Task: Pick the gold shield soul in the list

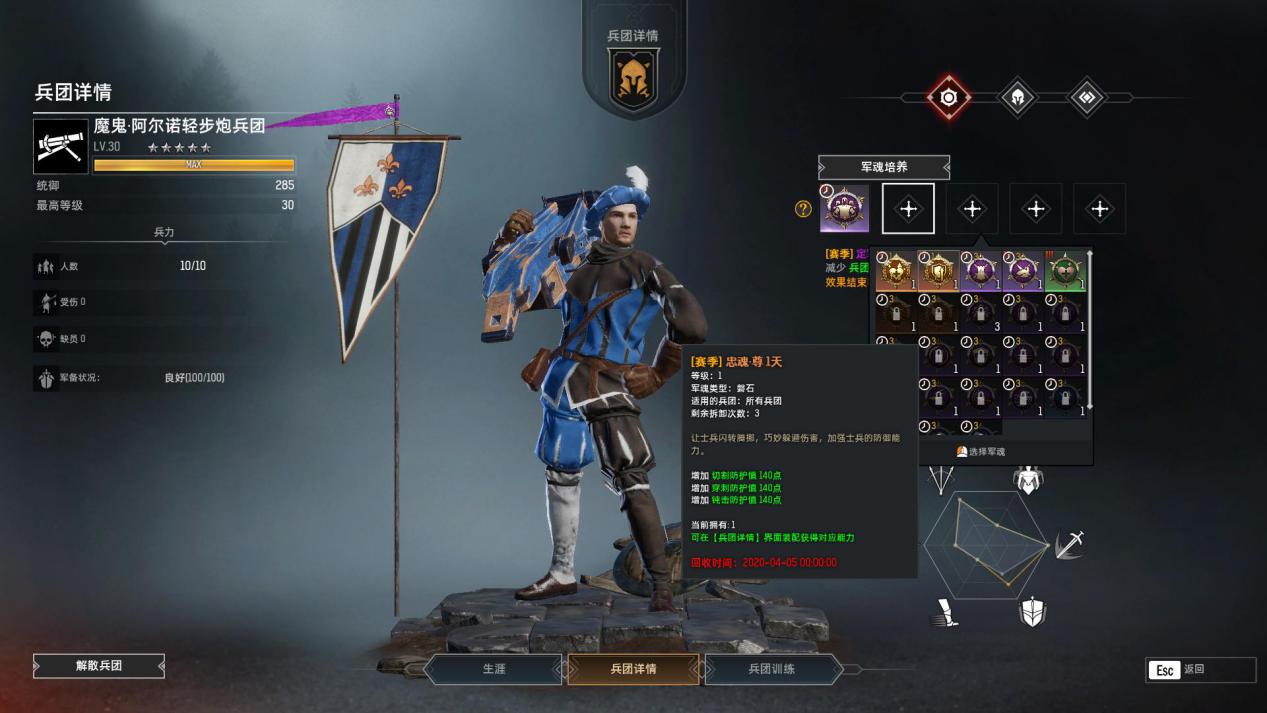Action: coord(938,272)
